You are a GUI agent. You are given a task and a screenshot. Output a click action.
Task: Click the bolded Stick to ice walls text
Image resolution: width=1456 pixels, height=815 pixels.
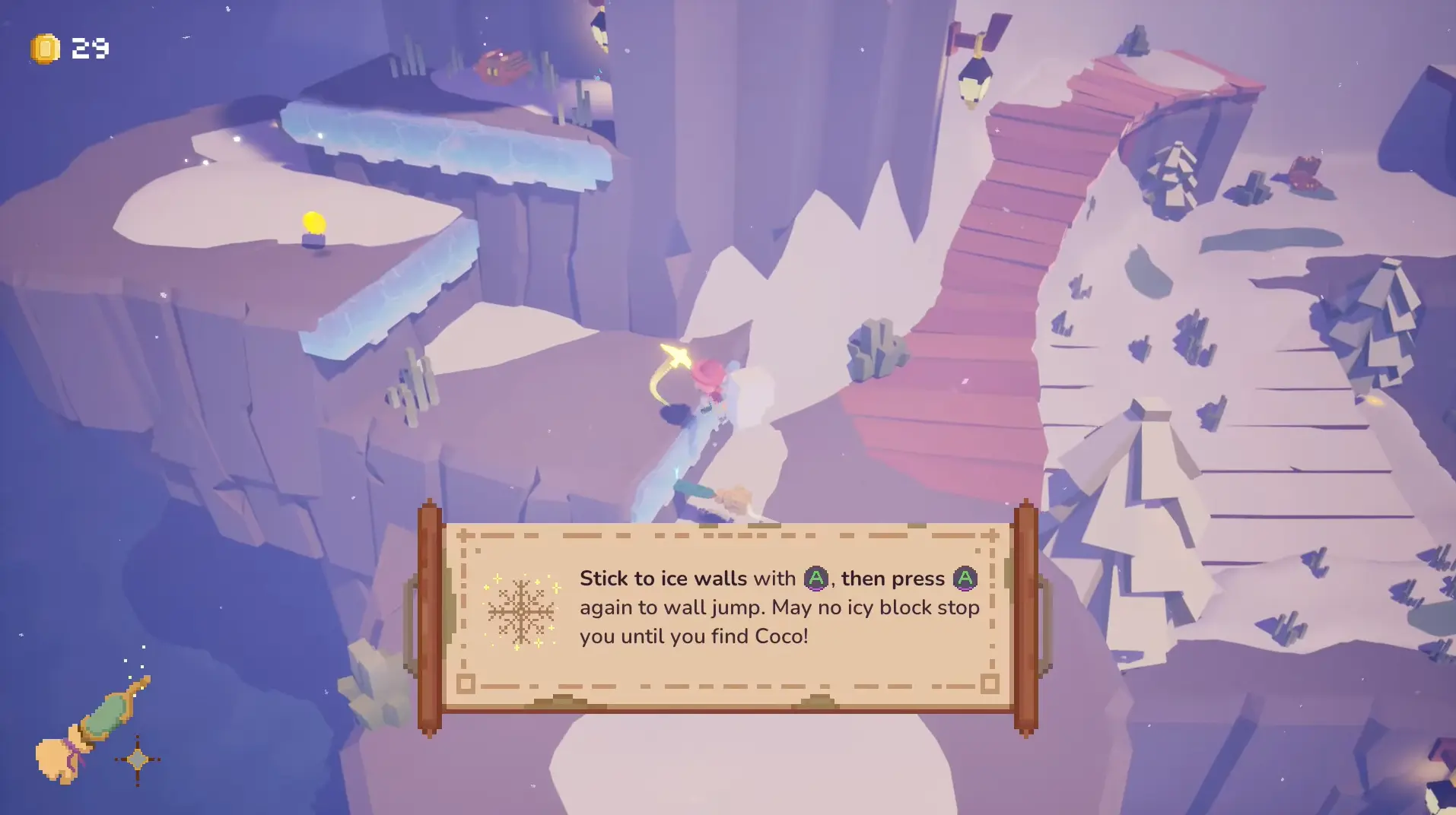(663, 578)
